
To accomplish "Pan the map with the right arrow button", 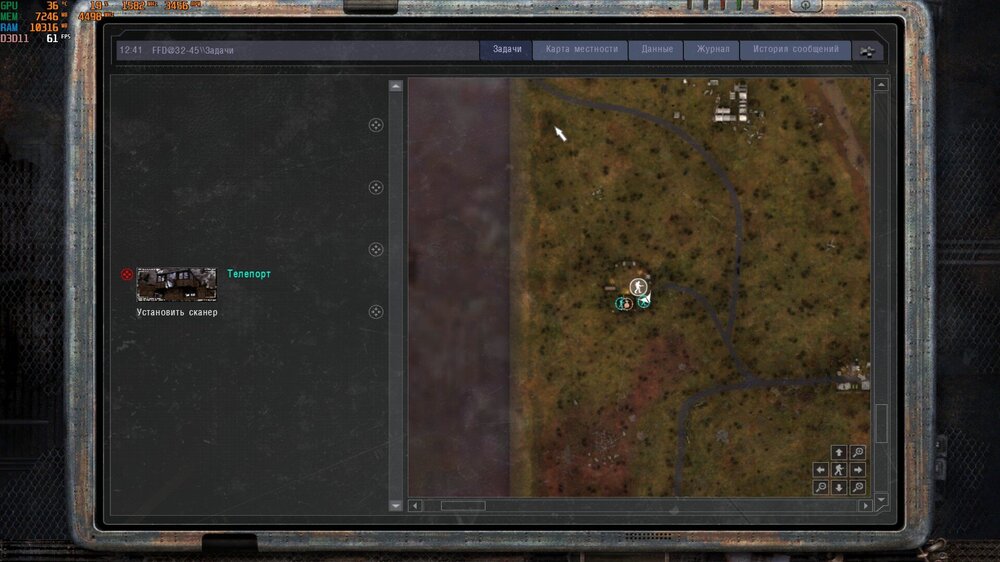I will pyautogui.click(x=857, y=470).
